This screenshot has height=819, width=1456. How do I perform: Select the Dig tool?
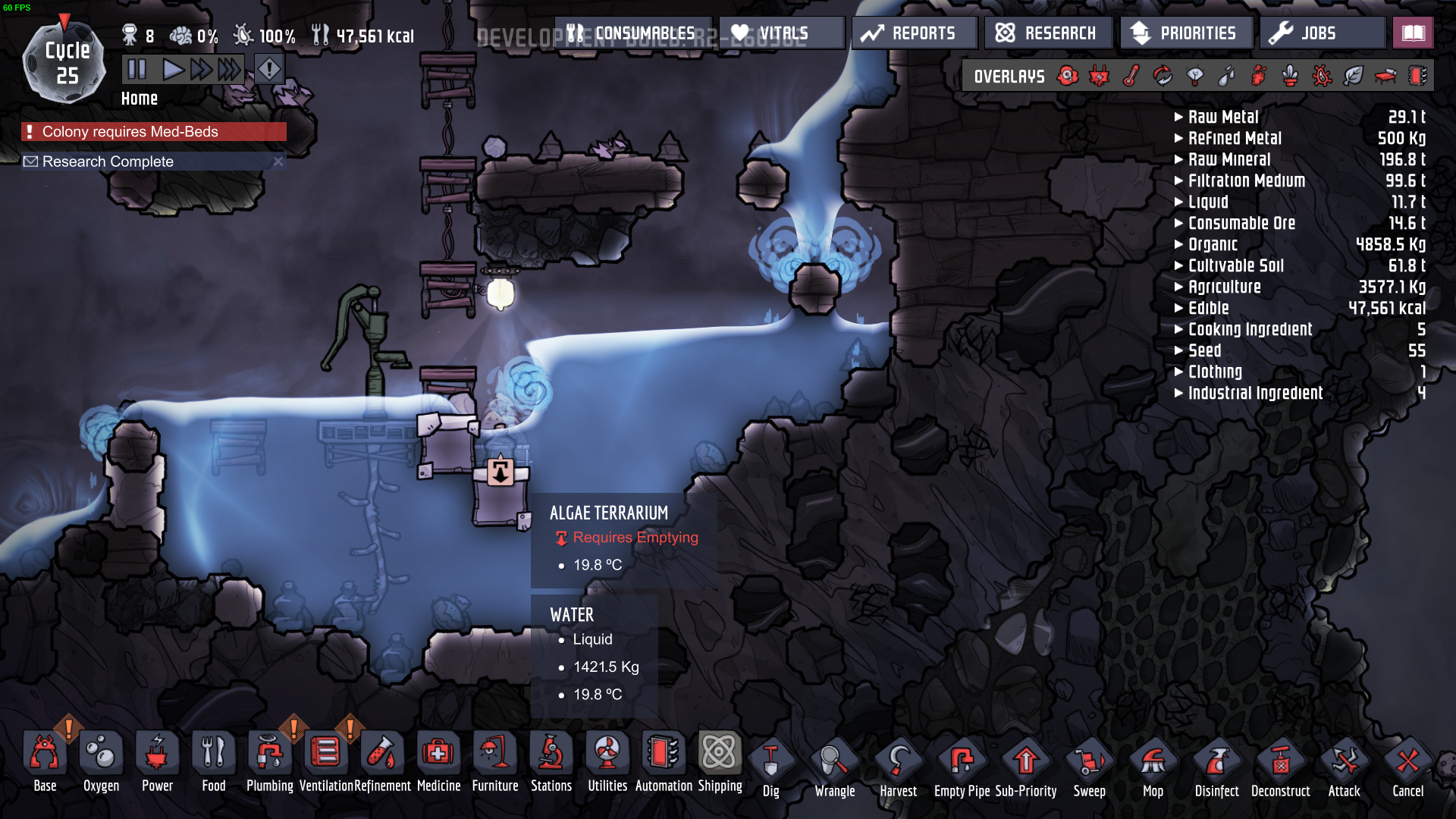click(770, 767)
